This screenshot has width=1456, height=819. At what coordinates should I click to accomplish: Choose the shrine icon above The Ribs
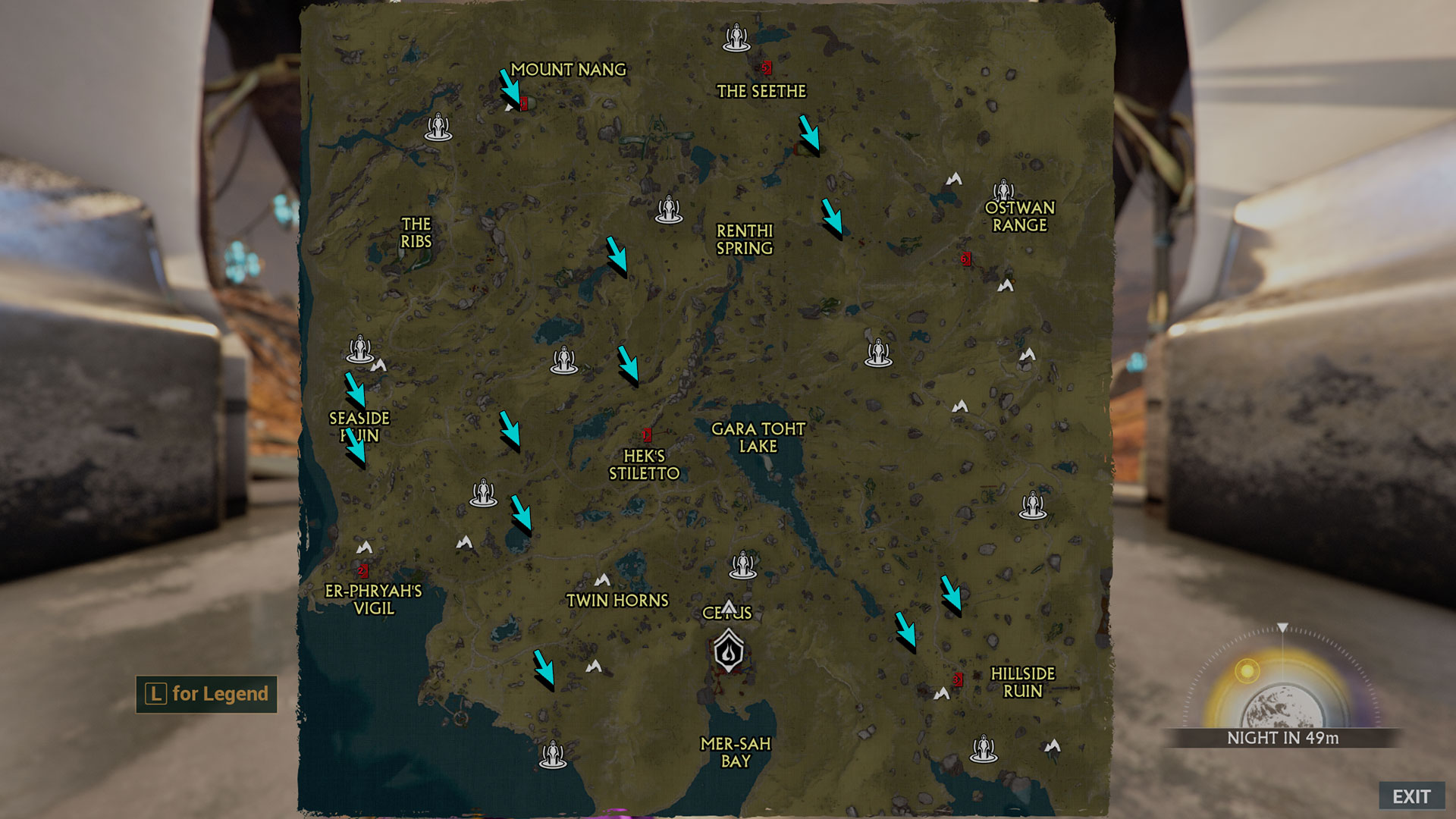pyautogui.click(x=438, y=127)
